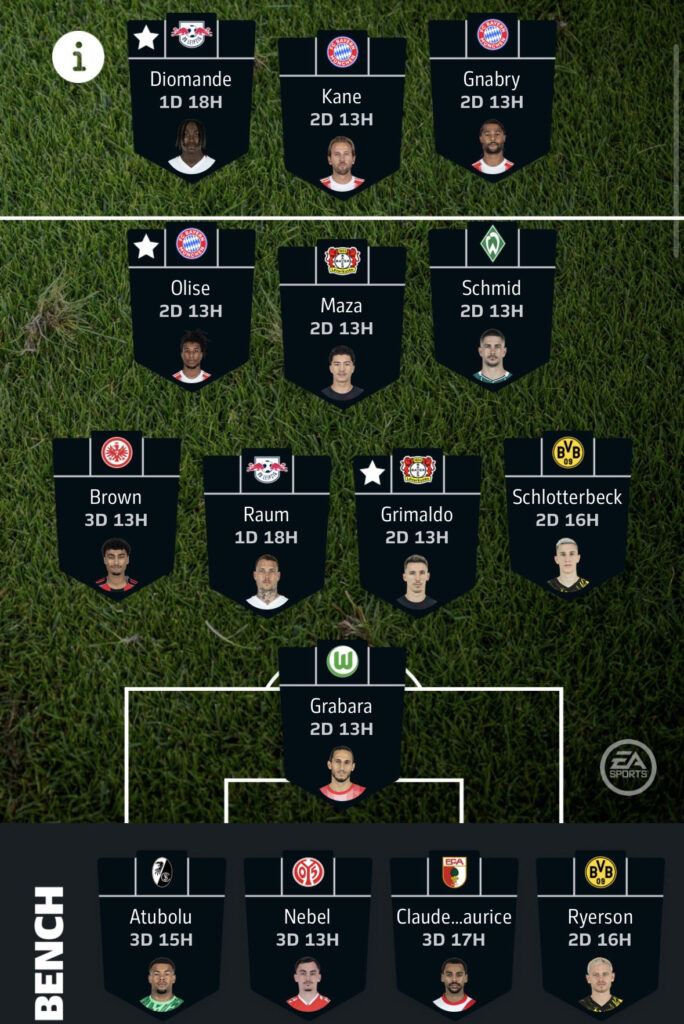The image size is (684, 1024).
Task: Choose the Kane forward card
Action: point(342,118)
